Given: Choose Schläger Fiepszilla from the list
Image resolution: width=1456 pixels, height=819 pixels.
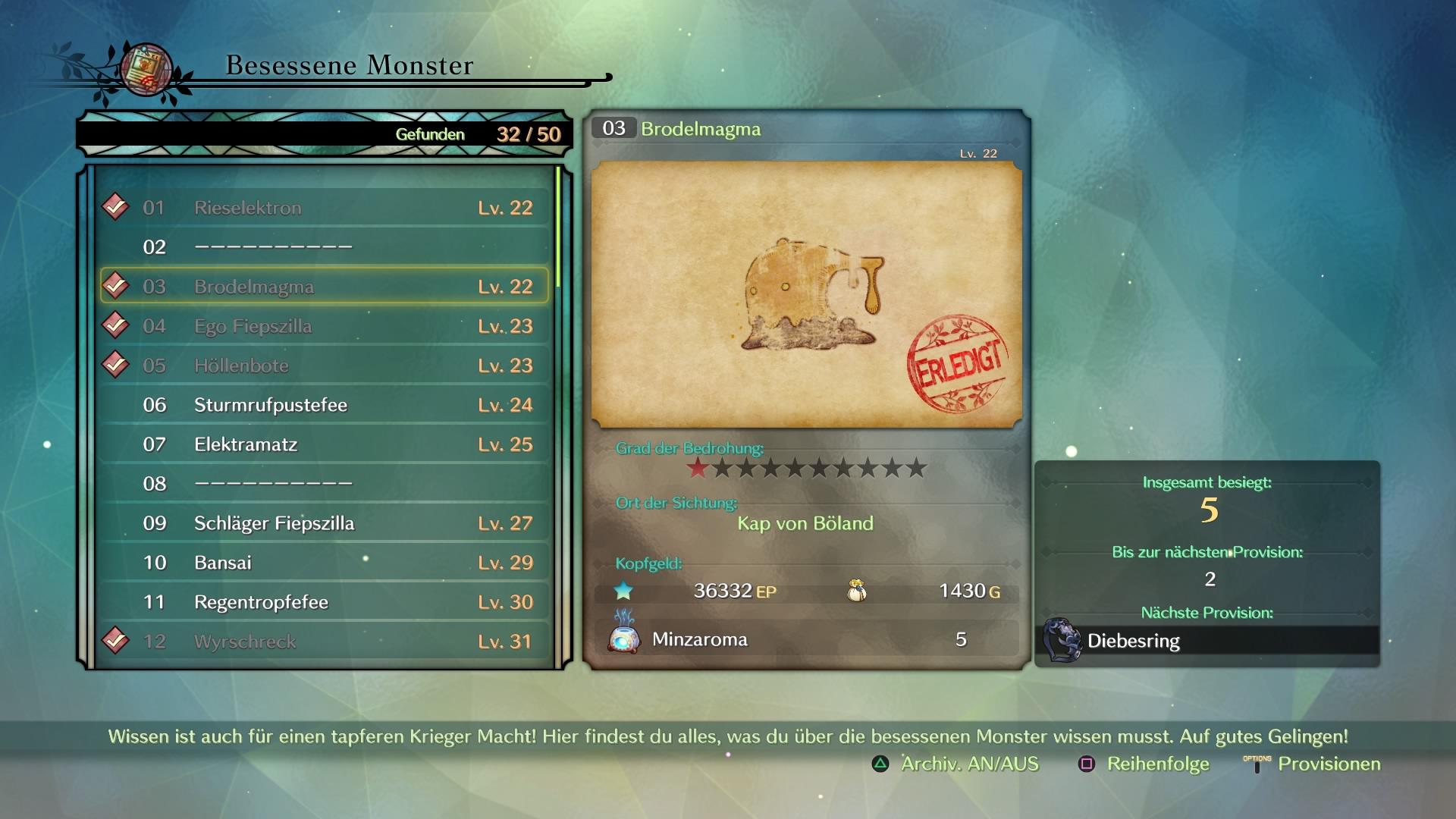Looking at the screenshot, I should pos(325,523).
